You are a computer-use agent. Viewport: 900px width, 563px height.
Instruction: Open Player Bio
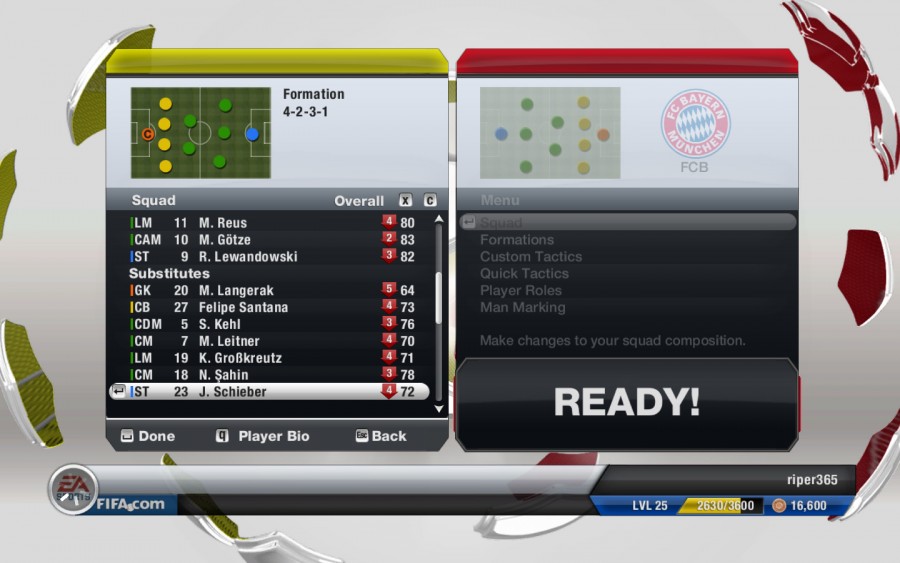262,436
